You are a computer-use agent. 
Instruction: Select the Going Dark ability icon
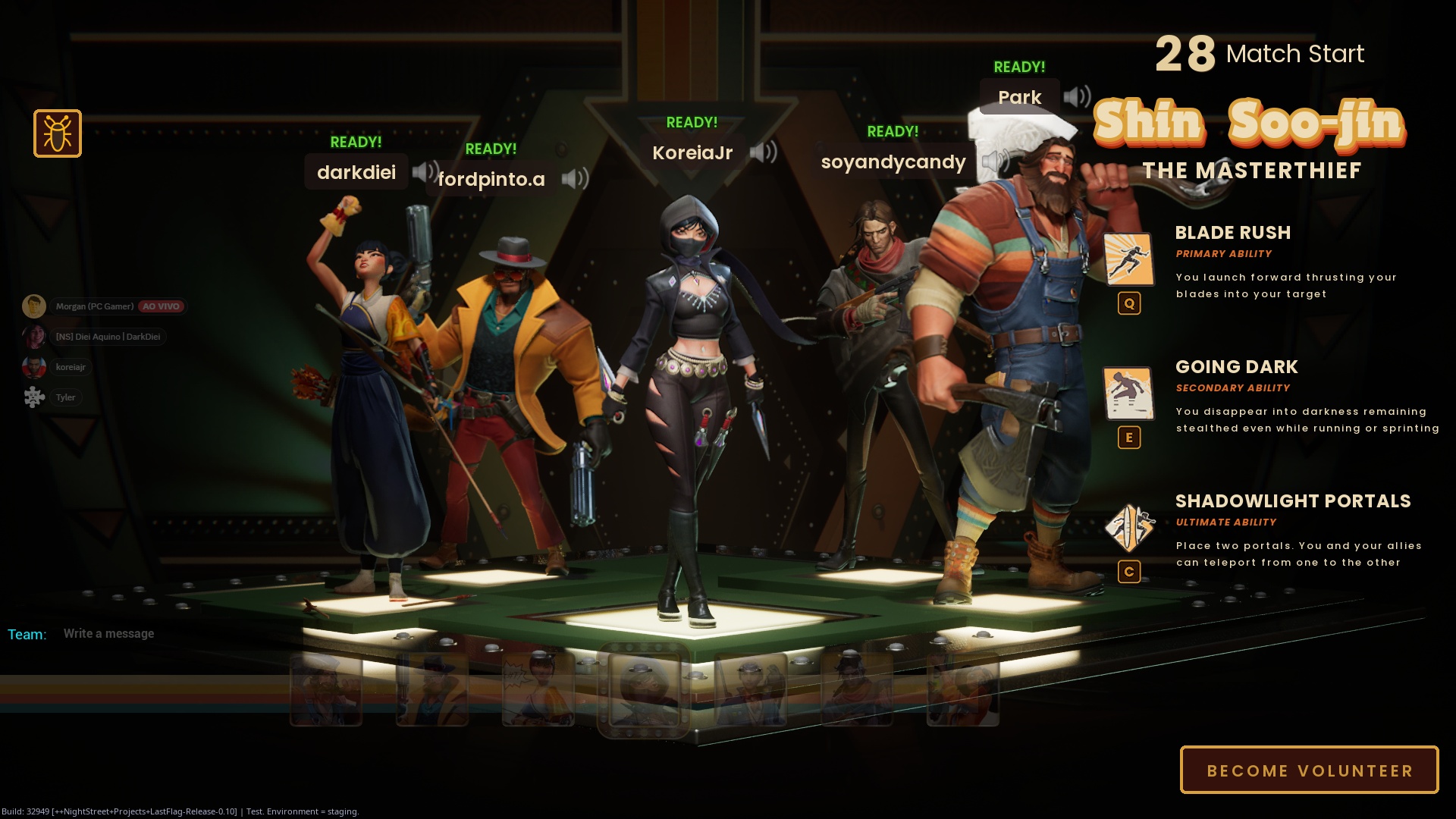[1128, 394]
